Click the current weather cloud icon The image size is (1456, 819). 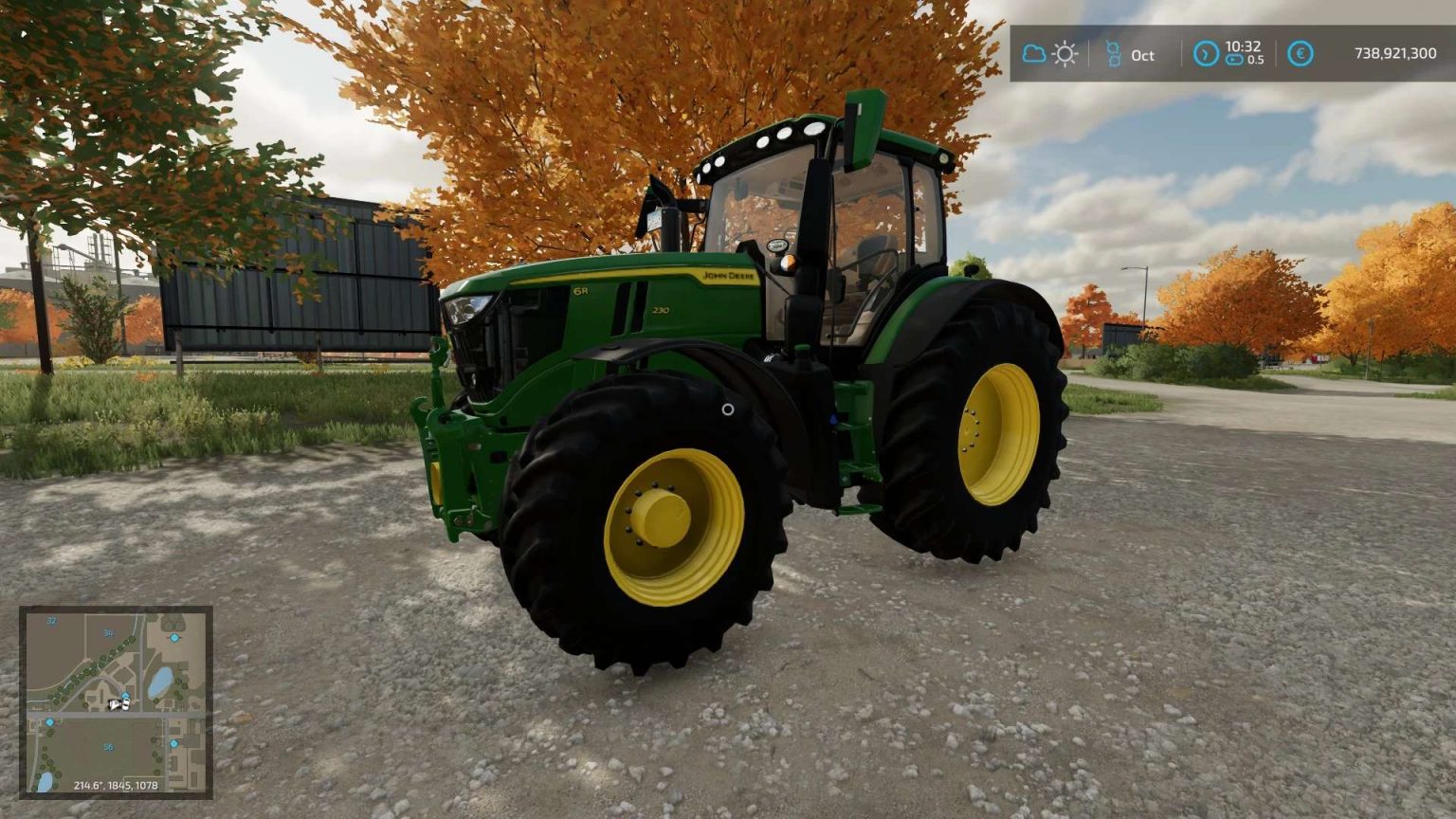click(x=1034, y=55)
